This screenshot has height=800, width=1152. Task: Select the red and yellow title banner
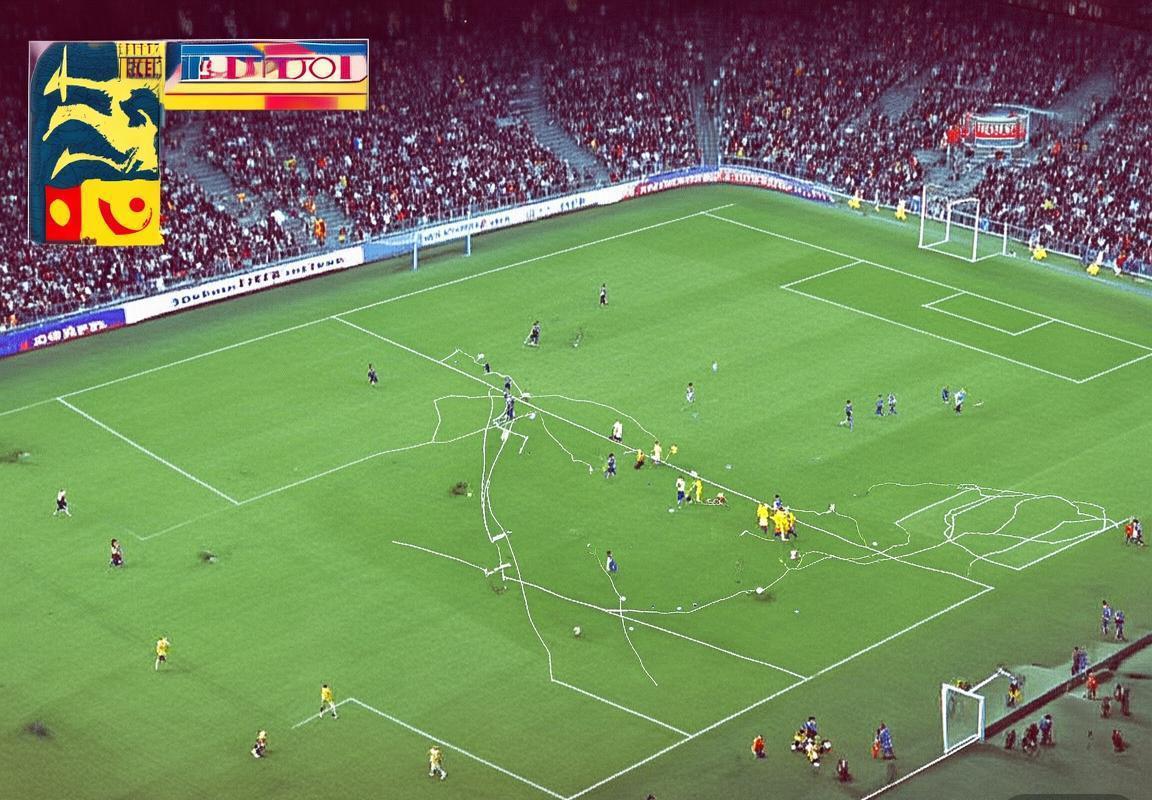coord(266,74)
